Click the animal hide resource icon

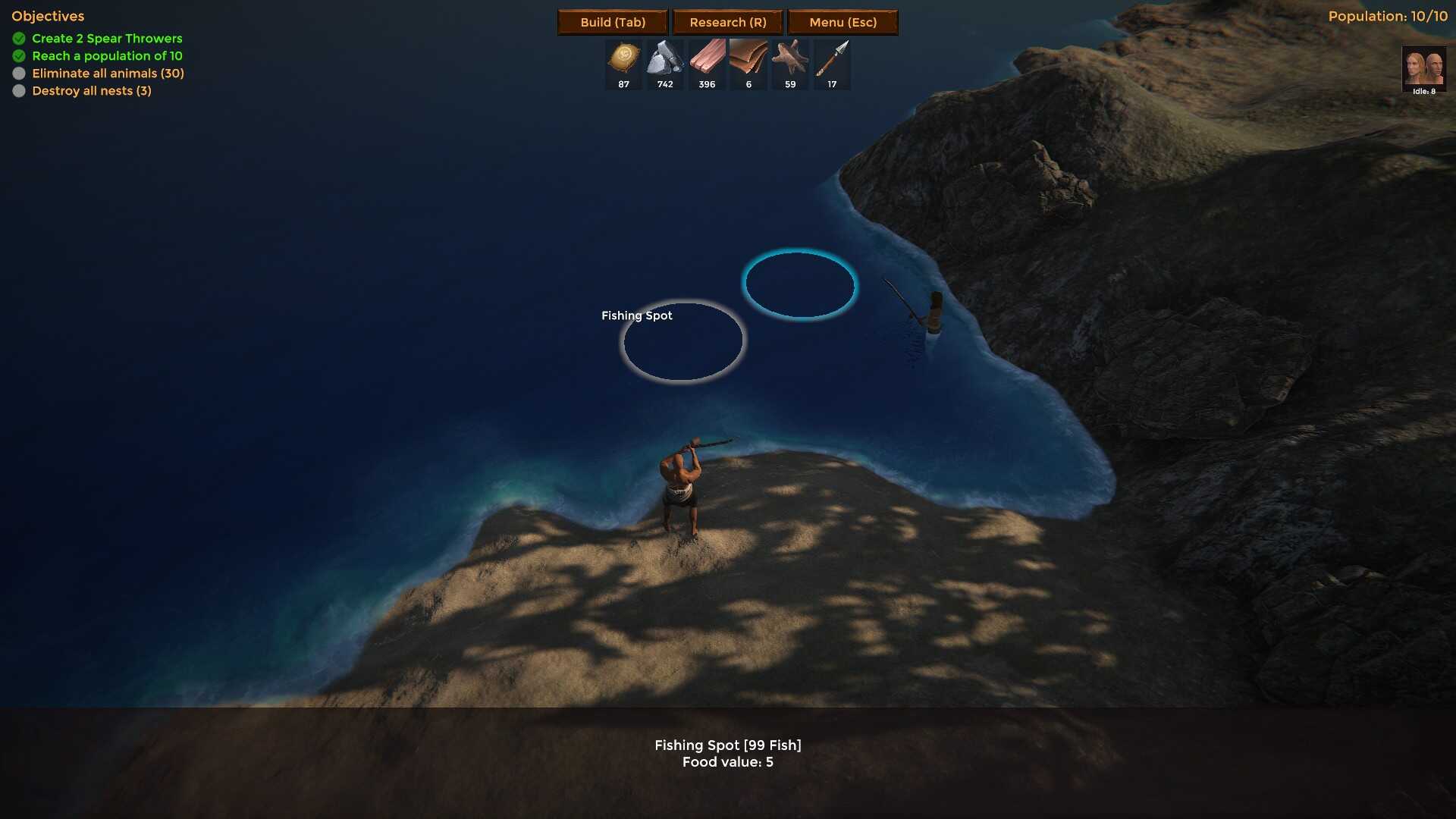pos(790,59)
